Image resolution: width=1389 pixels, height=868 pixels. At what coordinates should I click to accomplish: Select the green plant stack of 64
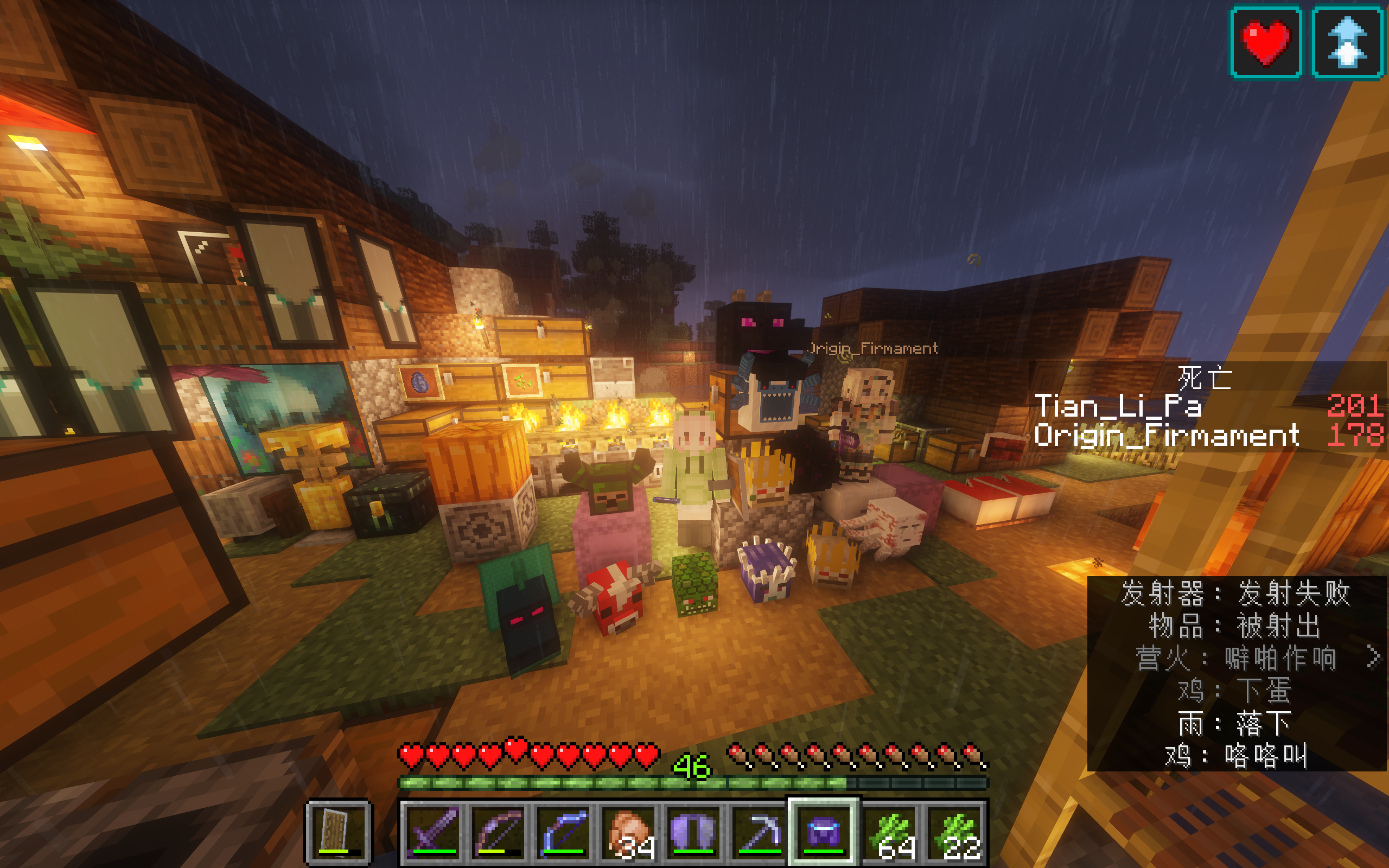(889, 832)
